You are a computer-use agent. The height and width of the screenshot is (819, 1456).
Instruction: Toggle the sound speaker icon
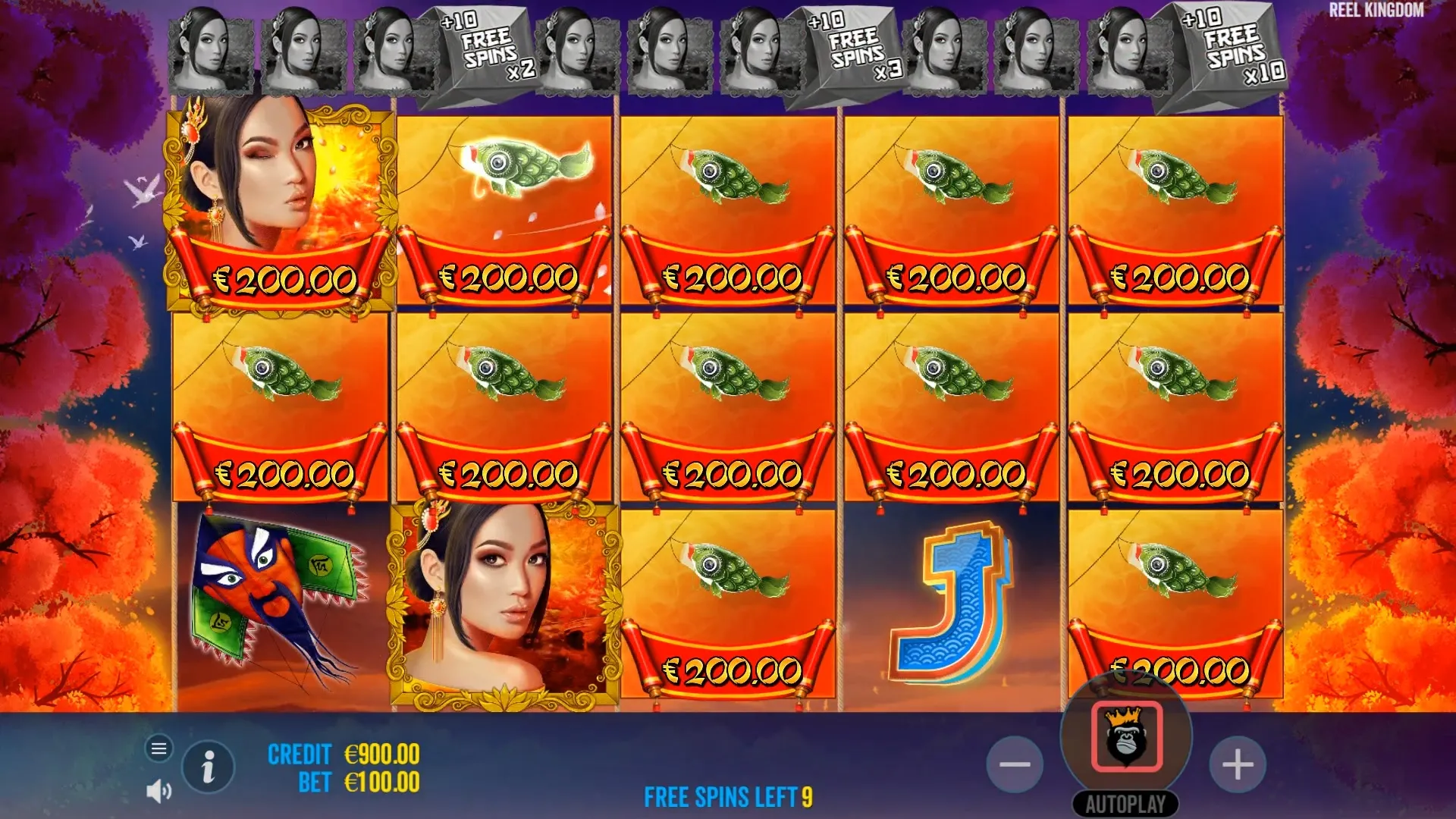coord(158,792)
